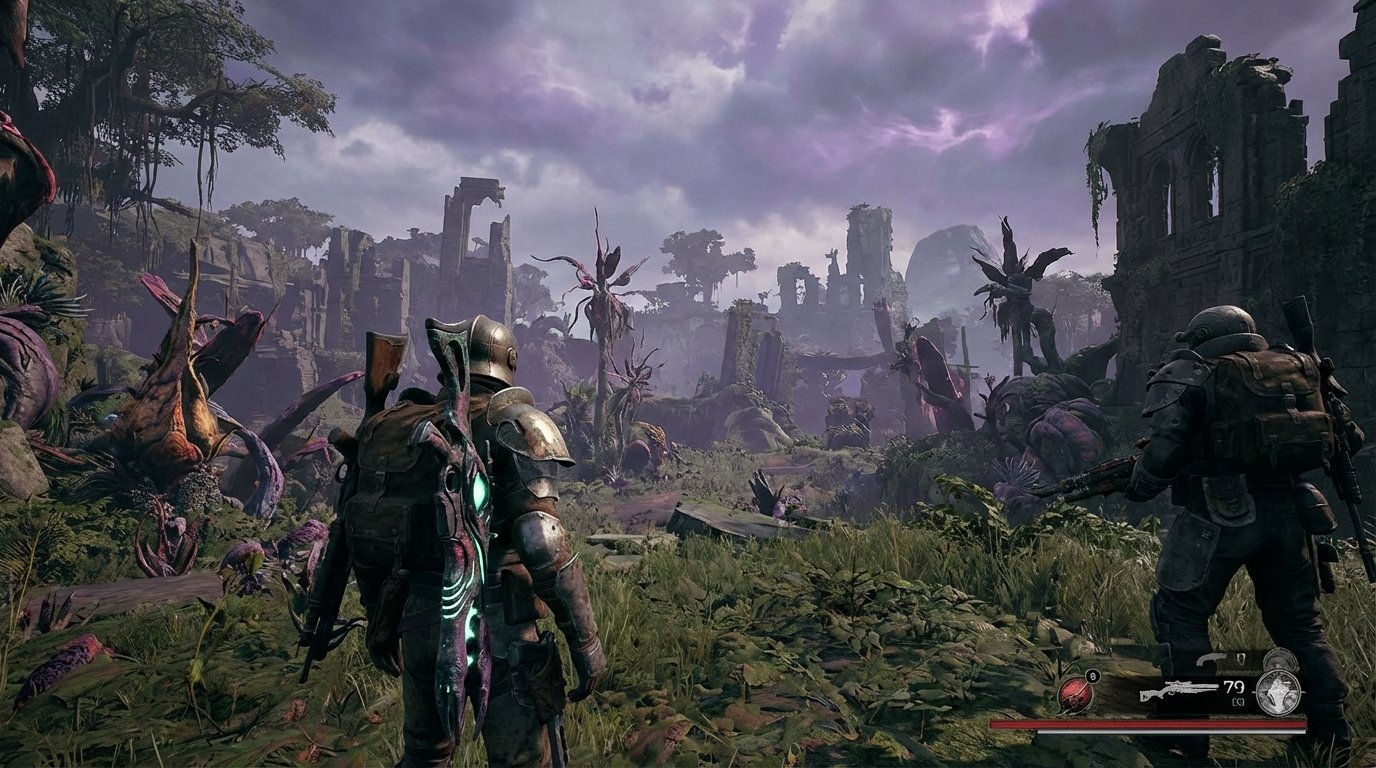Click the reserve magazine icon below the ammo count

click(x=1238, y=703)
